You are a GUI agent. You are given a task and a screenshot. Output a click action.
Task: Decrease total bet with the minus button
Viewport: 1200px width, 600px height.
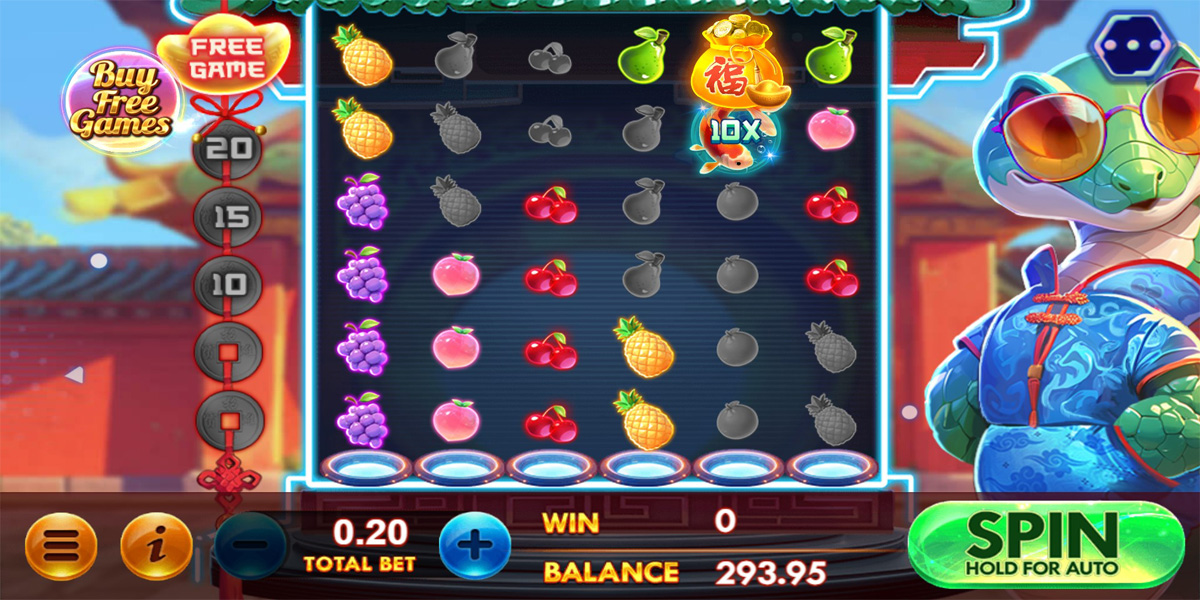tap(251, 546)
